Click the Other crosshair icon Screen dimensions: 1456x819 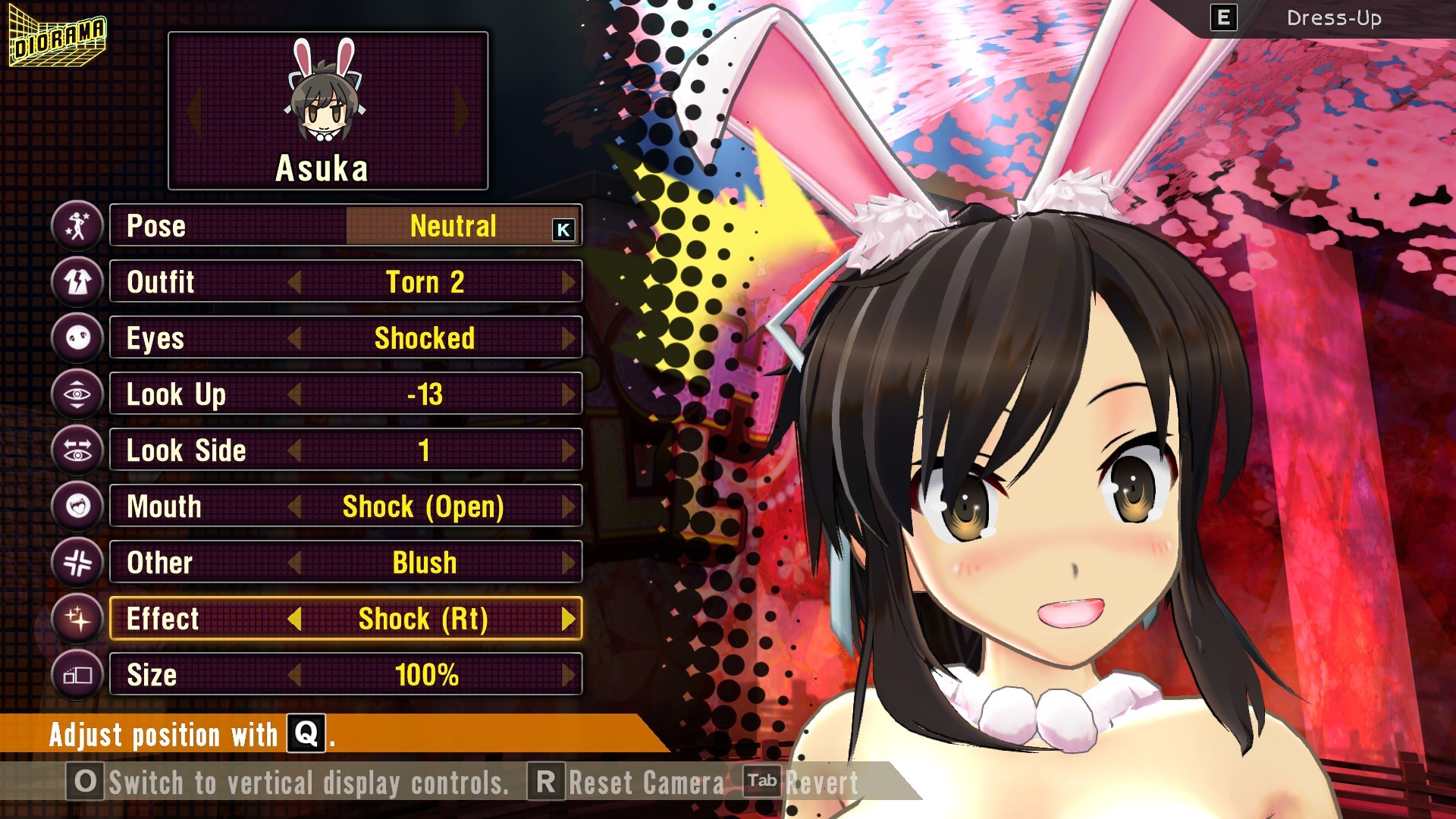point(77,562)
